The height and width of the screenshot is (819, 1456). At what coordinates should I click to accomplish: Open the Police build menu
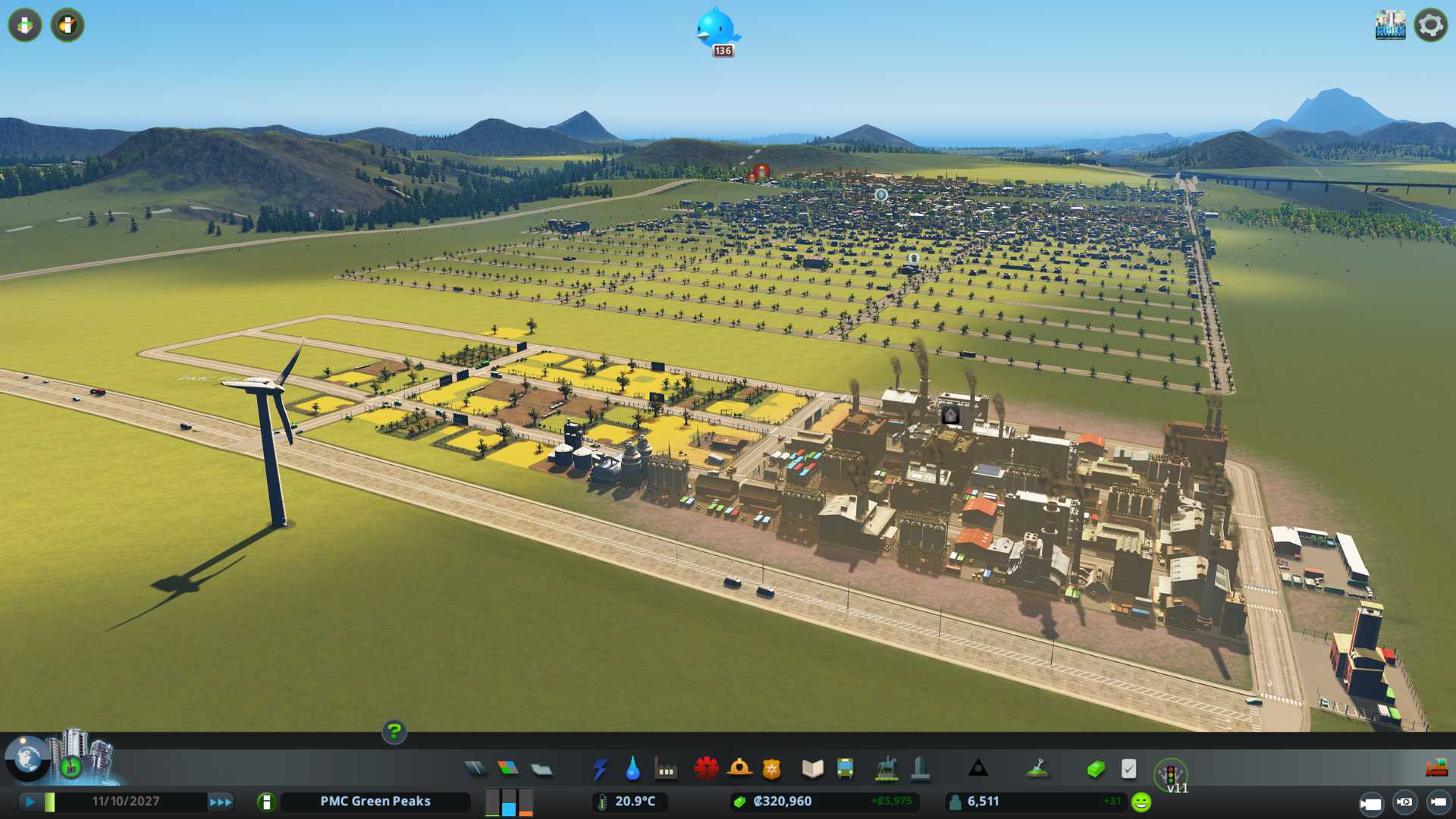[x=771, y=769]
